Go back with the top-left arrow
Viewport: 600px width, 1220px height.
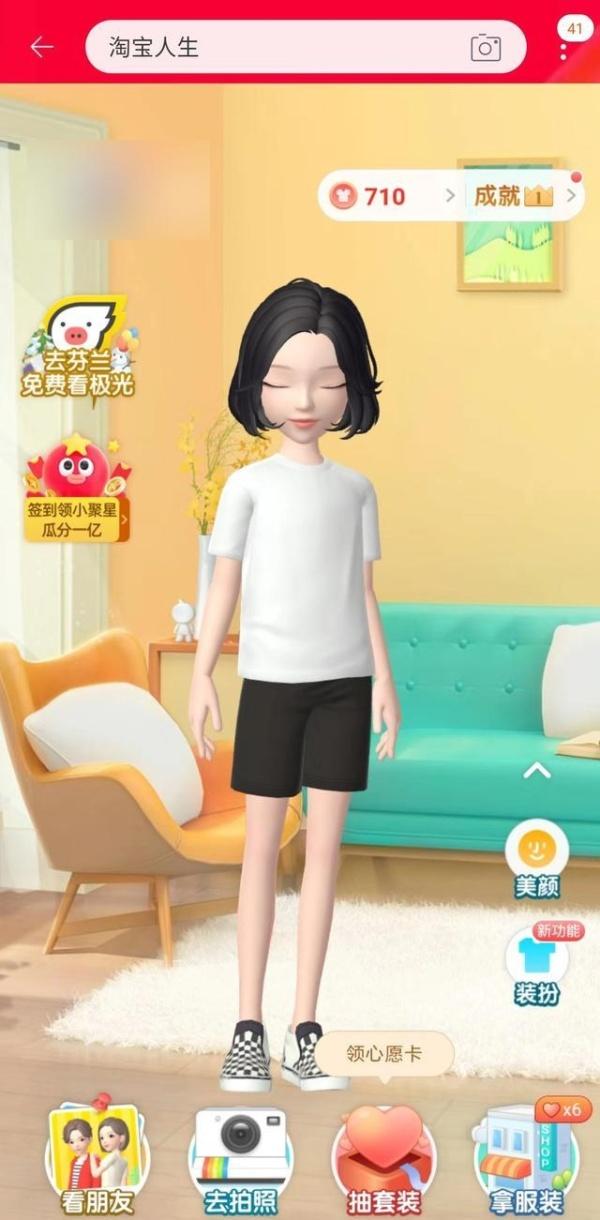coord(42,47)
